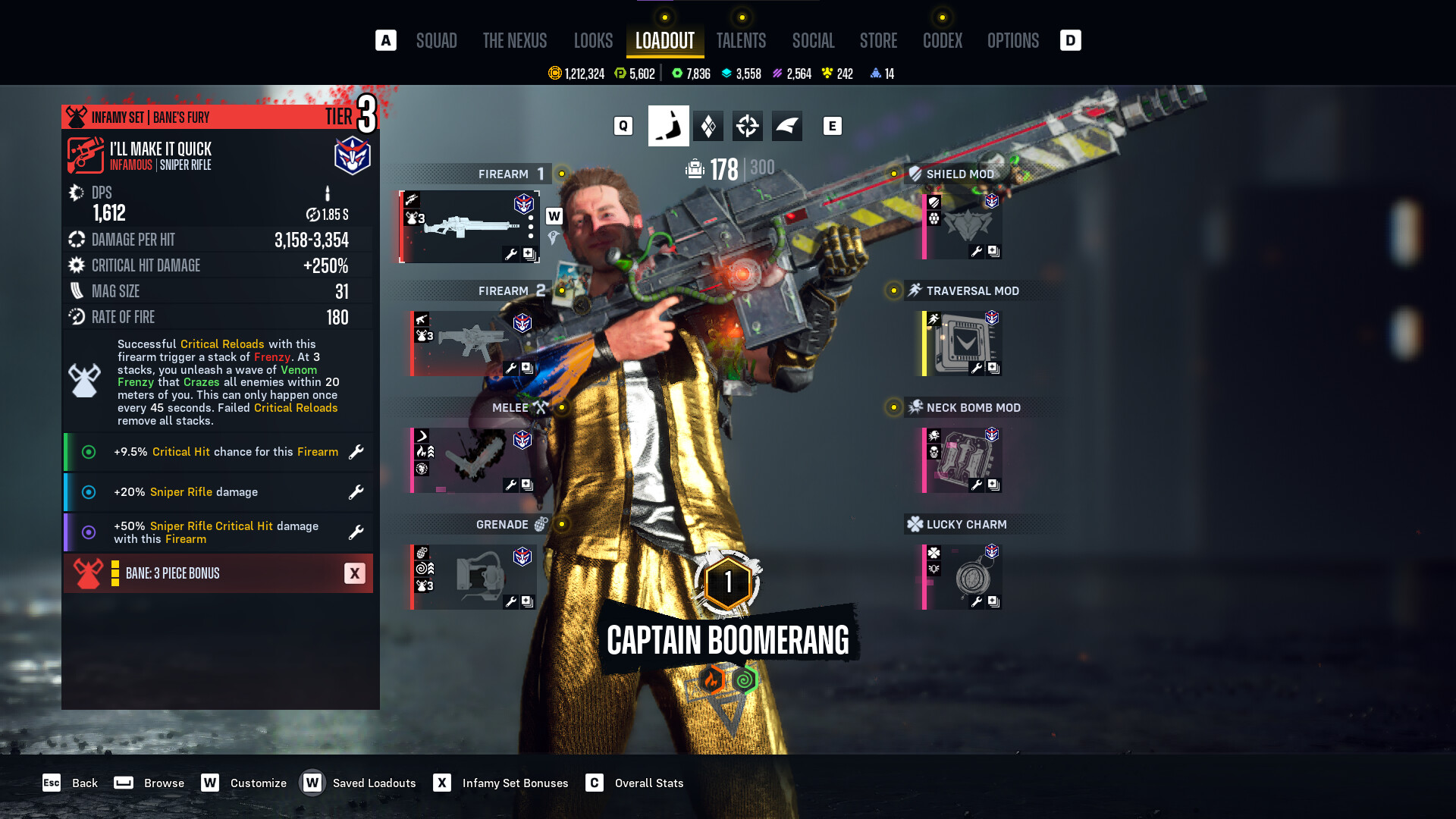Select the boomerang weapon category icon

click(668, 126)
